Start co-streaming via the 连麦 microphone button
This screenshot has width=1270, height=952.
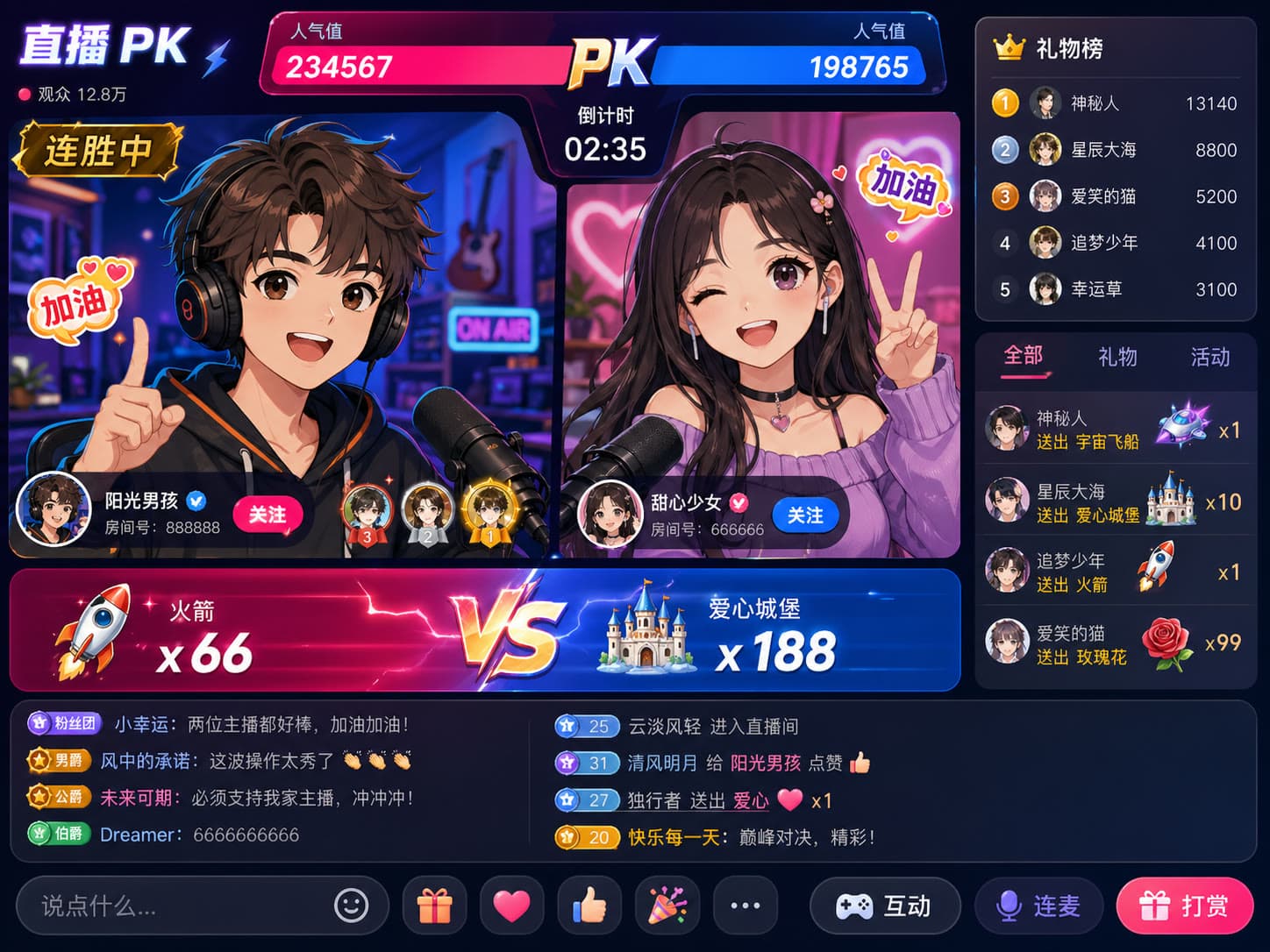pyautogui.click(x=1039, y=906)
